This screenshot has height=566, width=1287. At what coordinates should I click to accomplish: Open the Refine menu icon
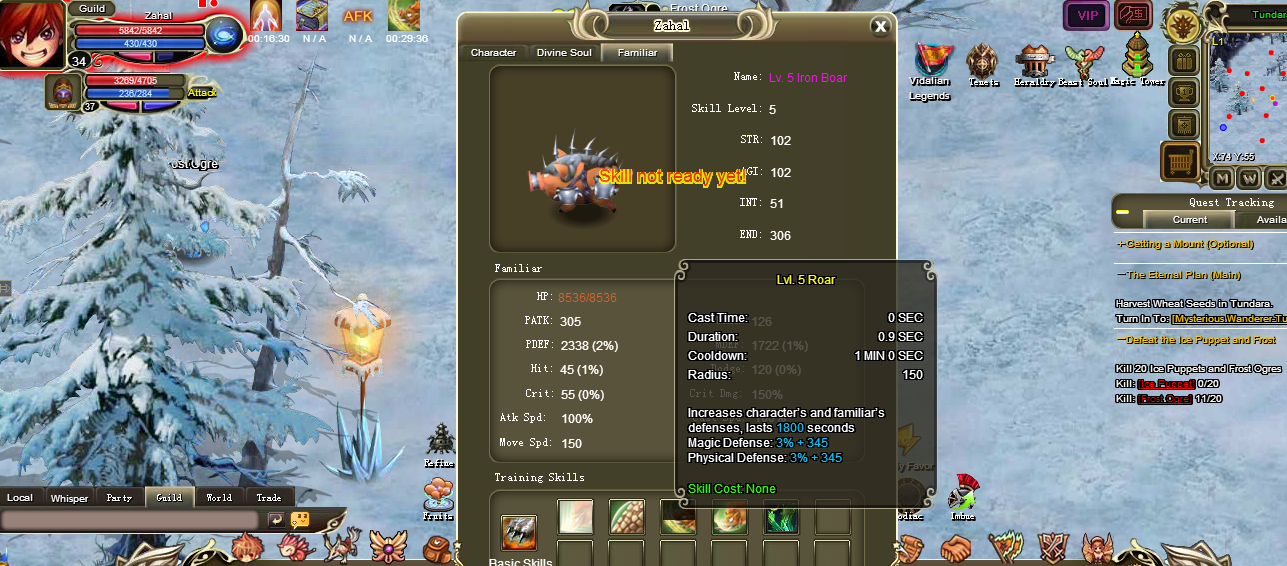point(439,440)
